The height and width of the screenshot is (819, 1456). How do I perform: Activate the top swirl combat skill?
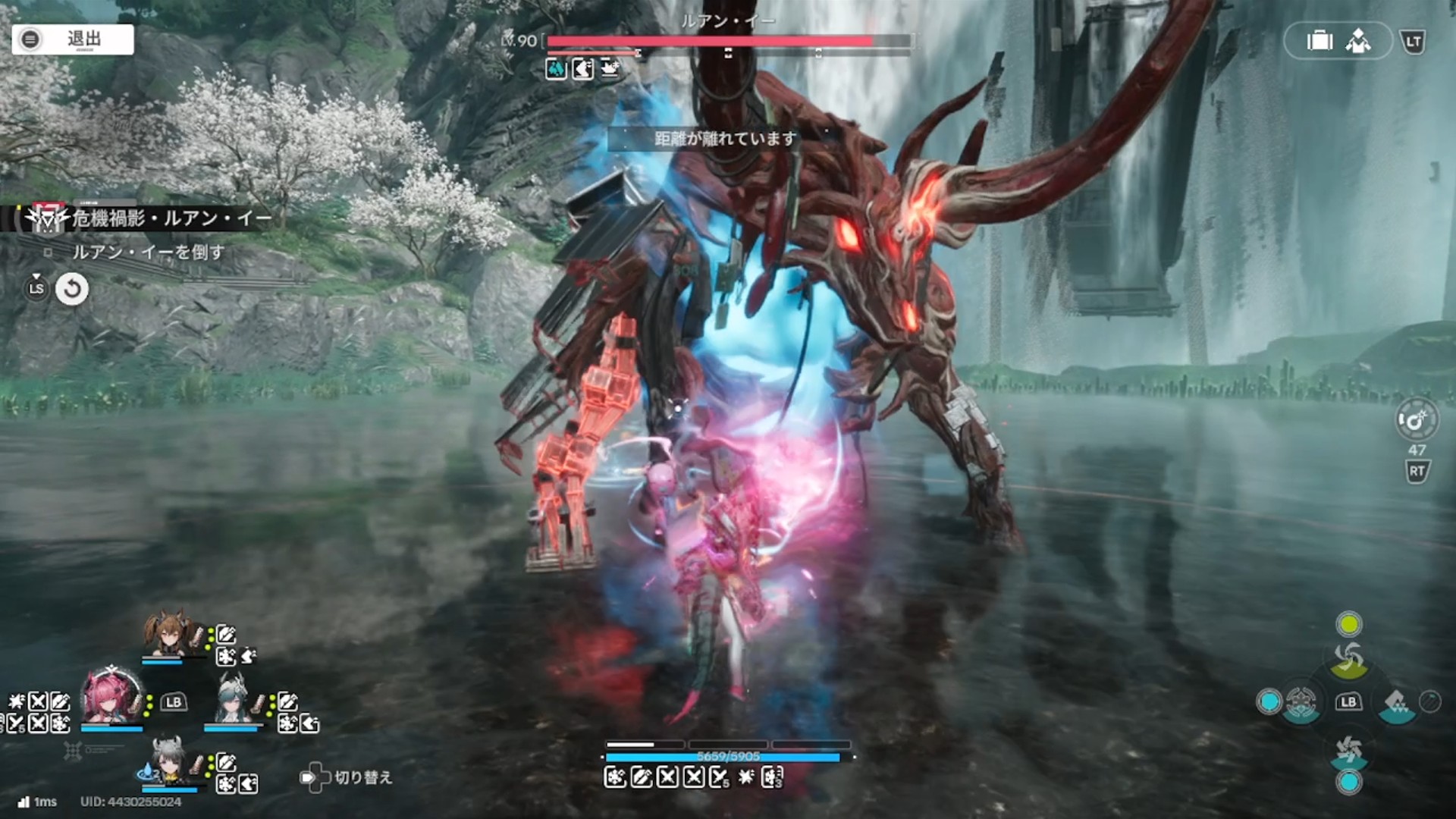[x=1348, y=658]
